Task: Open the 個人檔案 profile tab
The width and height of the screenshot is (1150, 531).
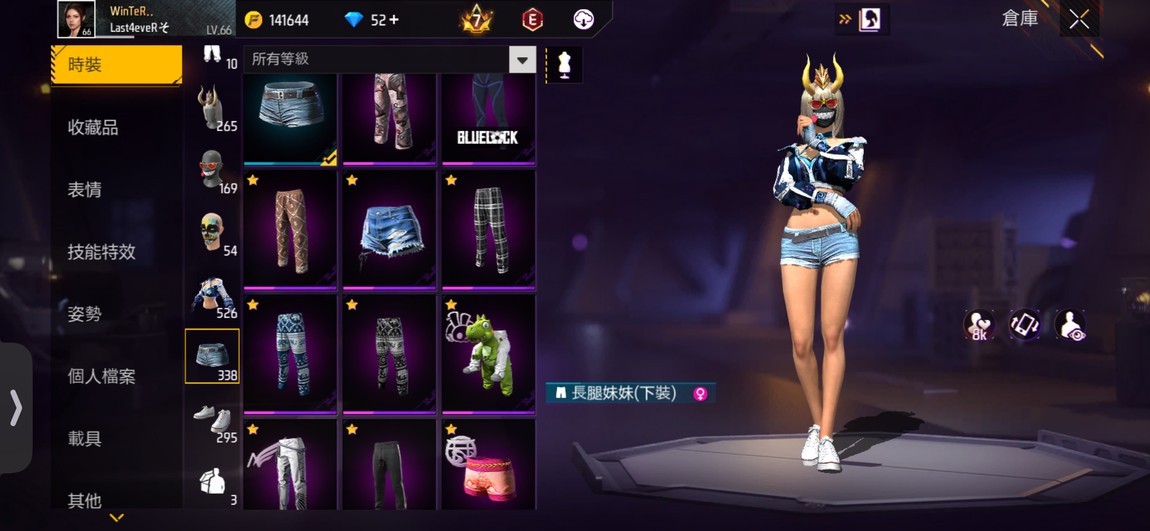Action: (101, 376)
